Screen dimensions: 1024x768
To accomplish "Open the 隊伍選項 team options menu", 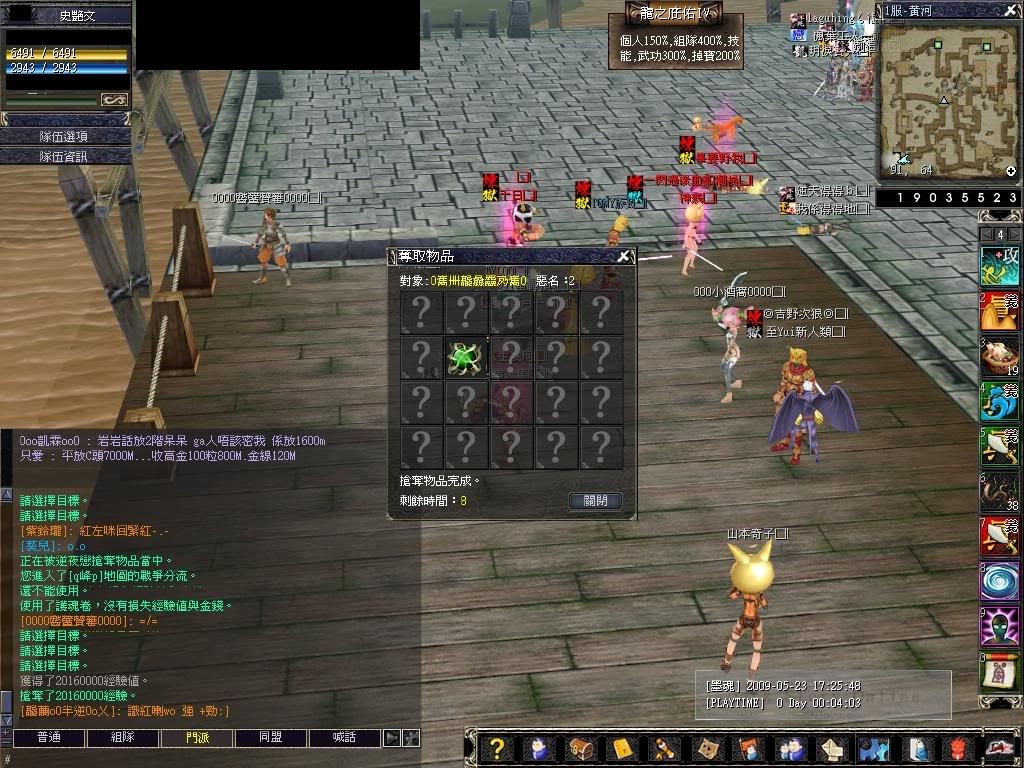I will click(x=65, y=136).
